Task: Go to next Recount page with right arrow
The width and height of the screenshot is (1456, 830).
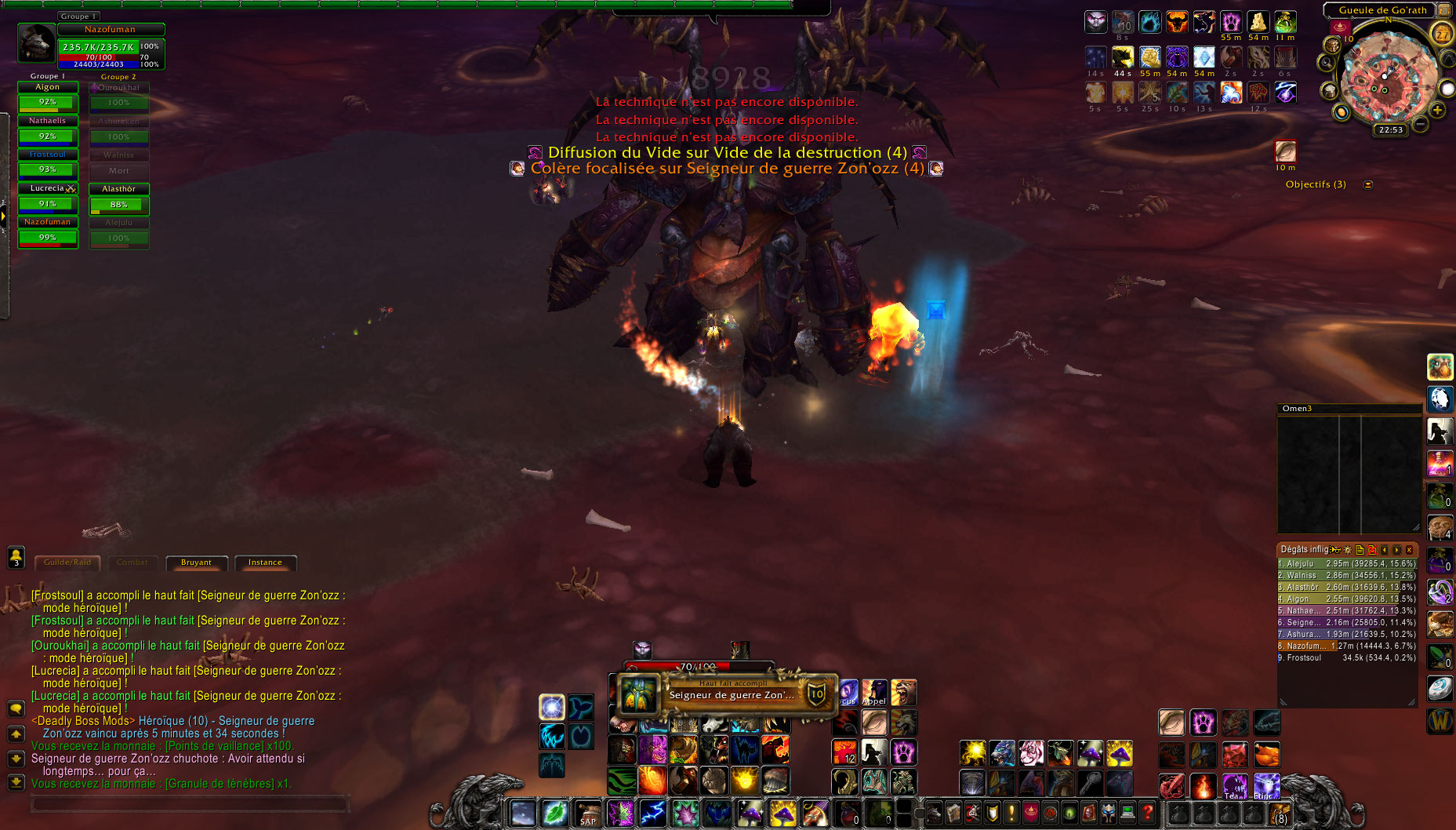Action: click(x=1396, y=551)
